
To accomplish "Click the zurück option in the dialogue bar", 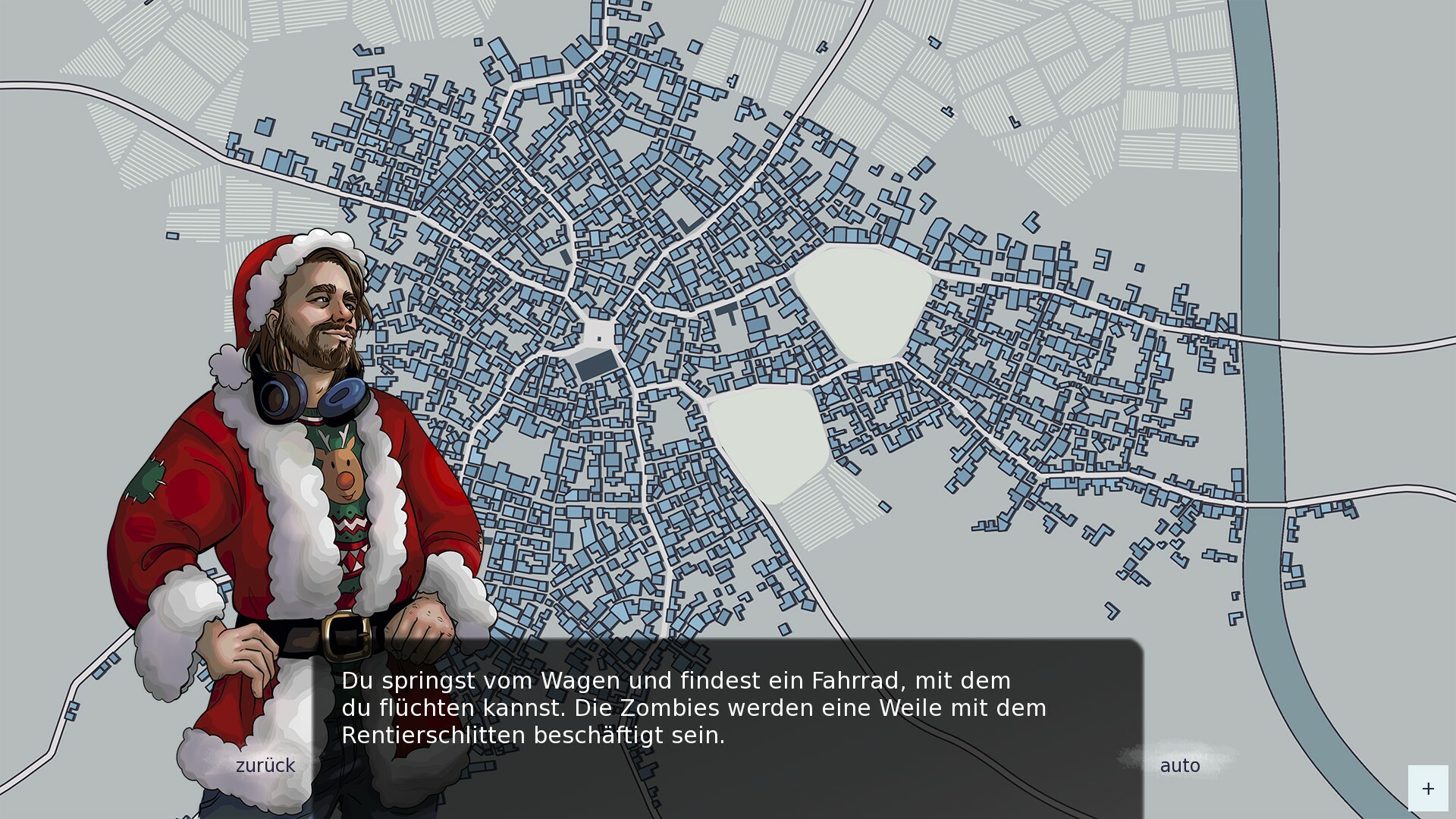I will click(x=265, y=766).
